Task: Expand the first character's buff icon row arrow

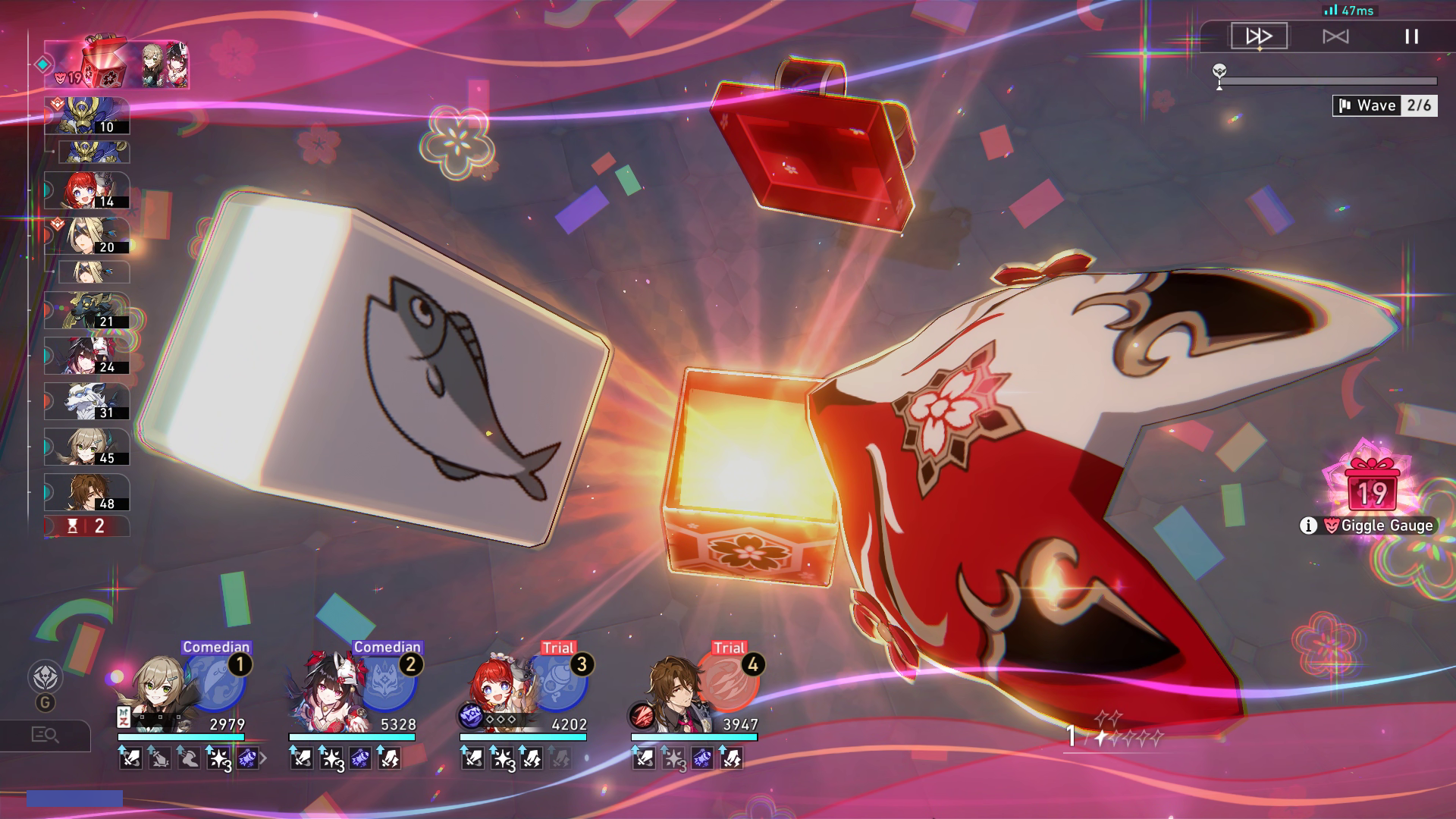Action: [x=264, y=758]
